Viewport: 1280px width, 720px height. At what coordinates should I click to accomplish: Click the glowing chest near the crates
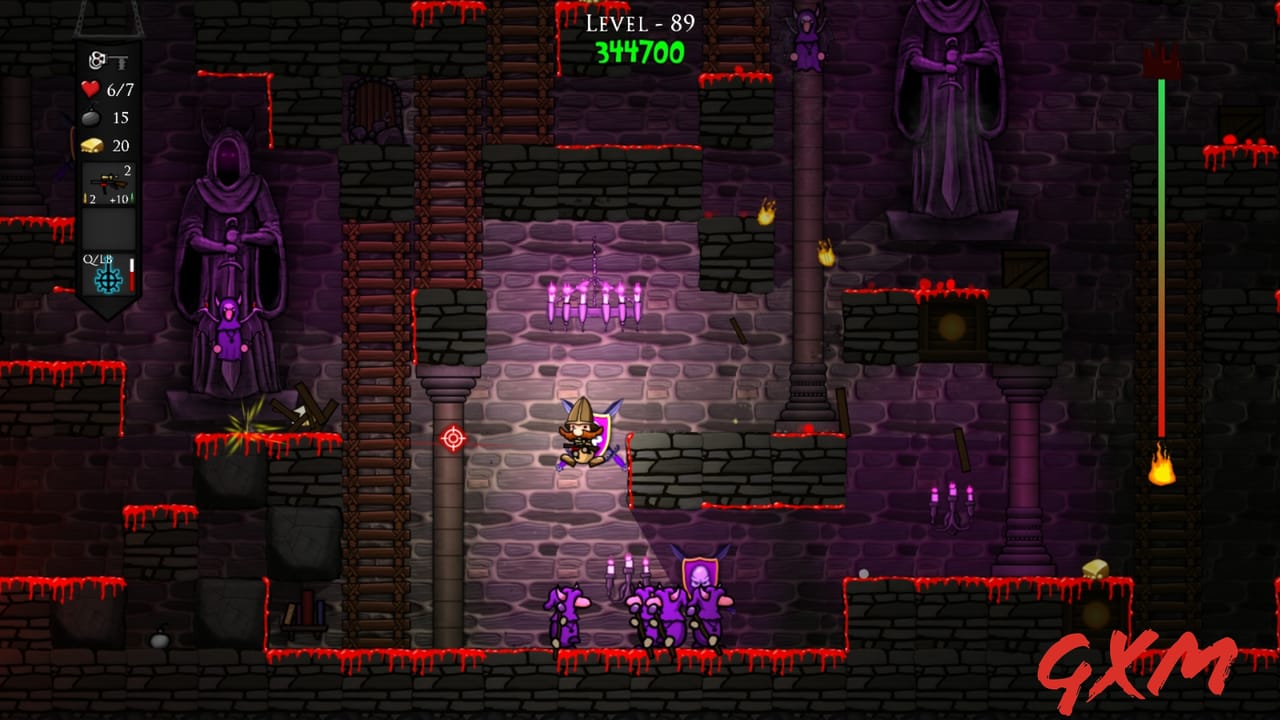point(950,327)
